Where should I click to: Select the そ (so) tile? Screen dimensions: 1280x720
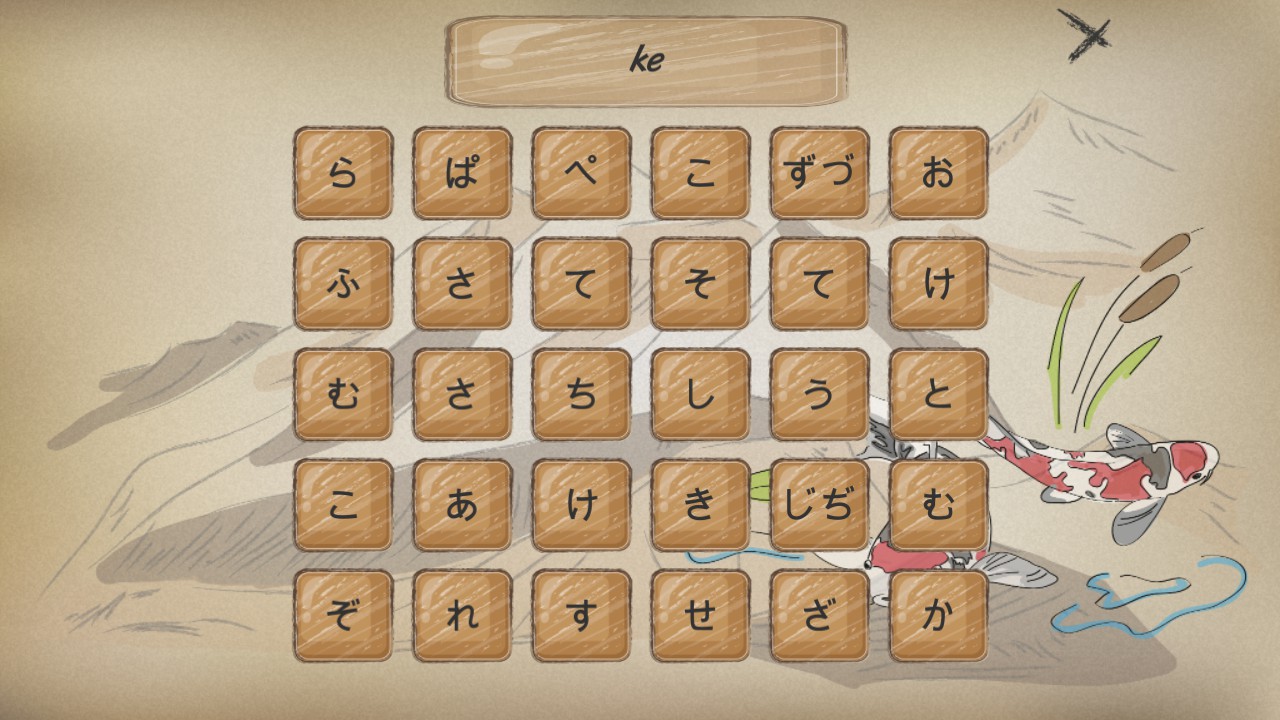(700, 285)
